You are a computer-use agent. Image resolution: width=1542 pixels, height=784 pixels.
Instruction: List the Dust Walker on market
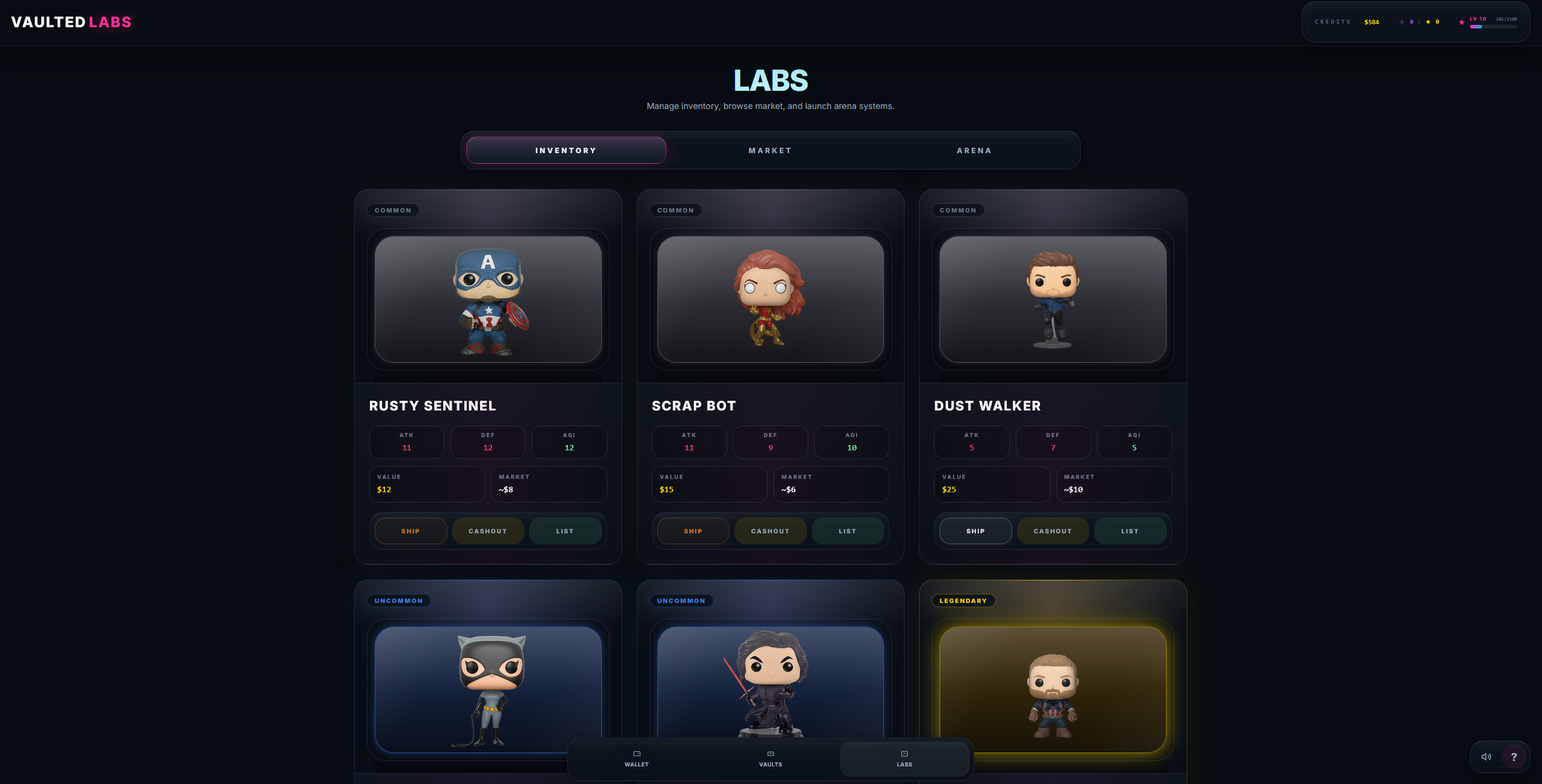click(1130, 531)
